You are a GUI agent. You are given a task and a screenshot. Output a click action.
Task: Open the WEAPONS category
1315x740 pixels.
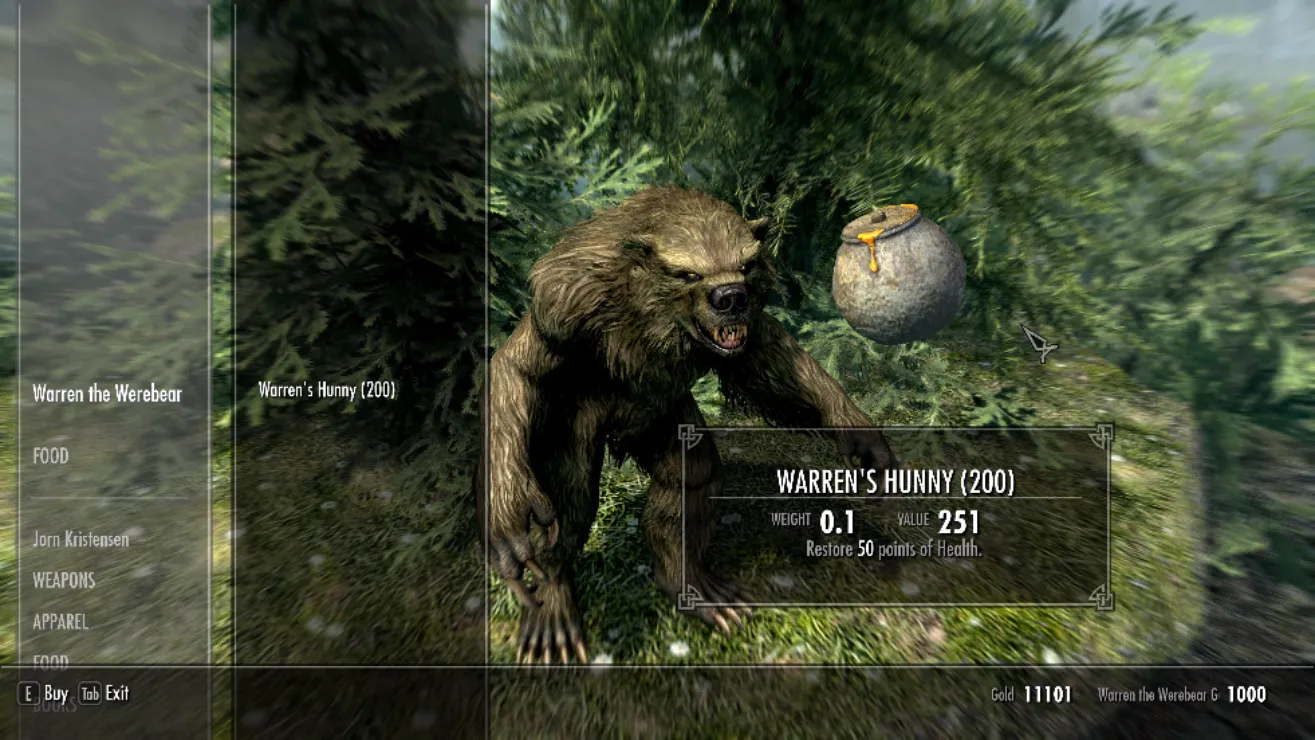[64, 580]
